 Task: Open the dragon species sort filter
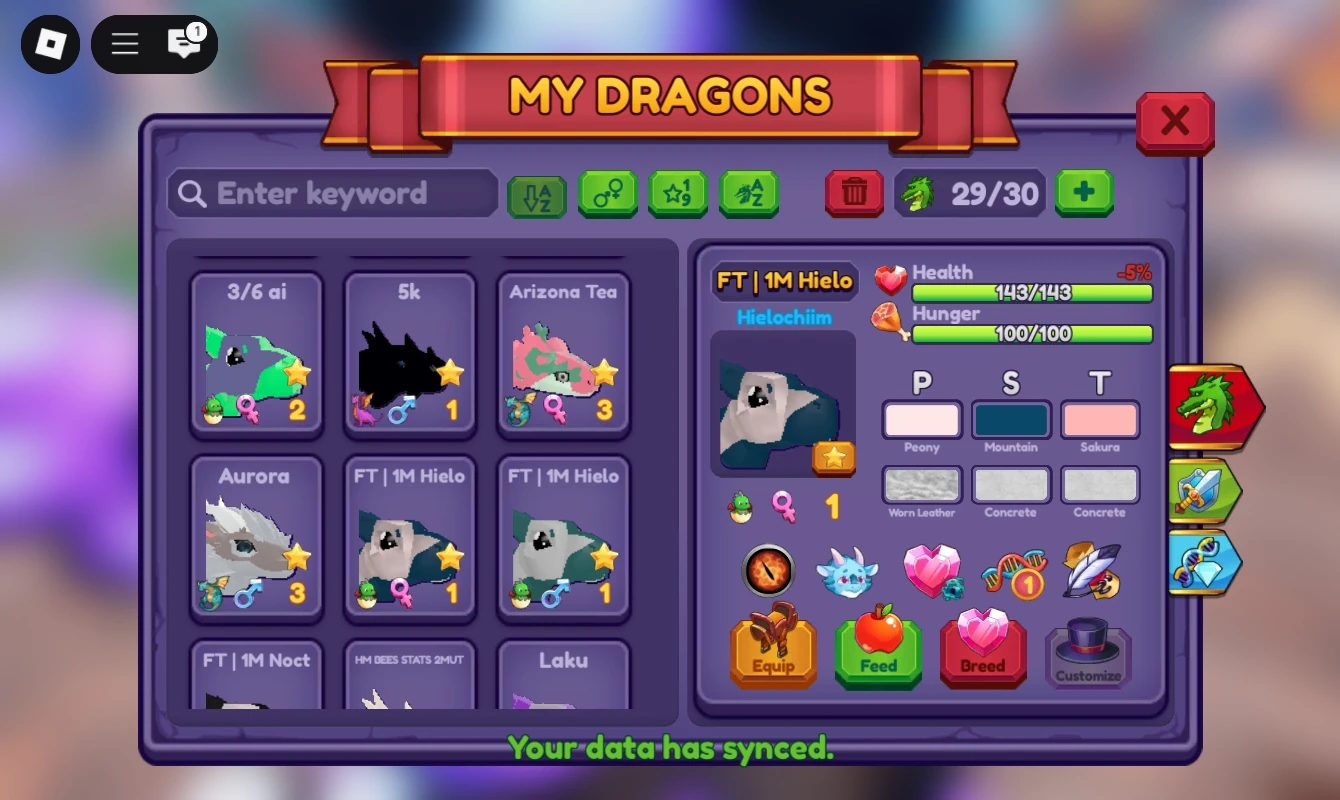[749, 193]
